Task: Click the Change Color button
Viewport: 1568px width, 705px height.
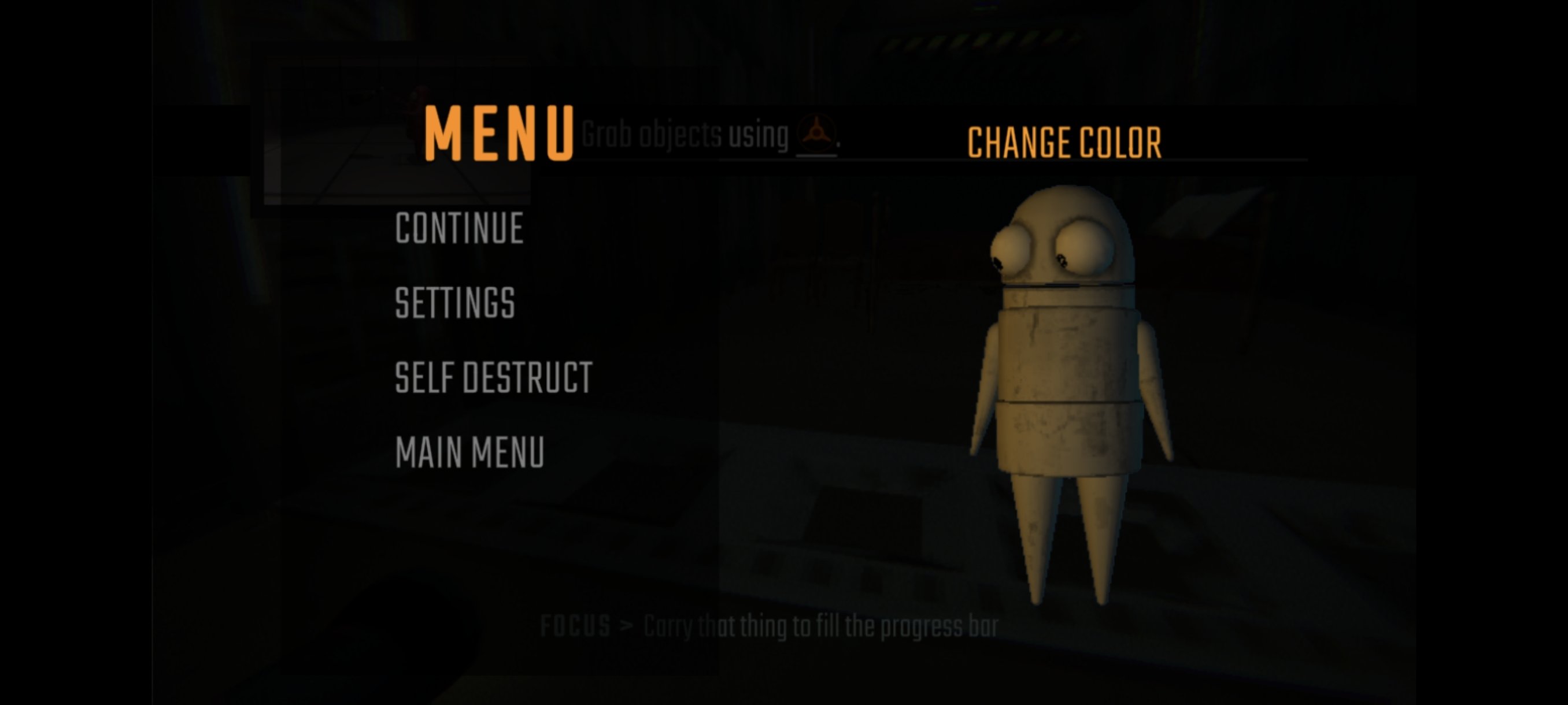Action: tap(1064, 143)
